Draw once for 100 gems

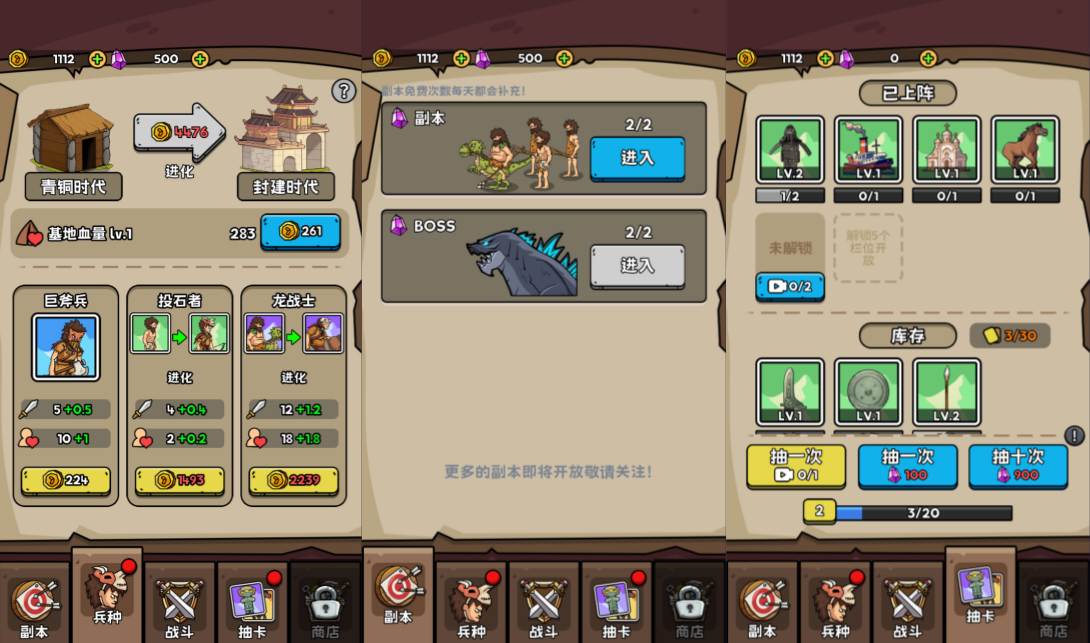click(907, 466)
